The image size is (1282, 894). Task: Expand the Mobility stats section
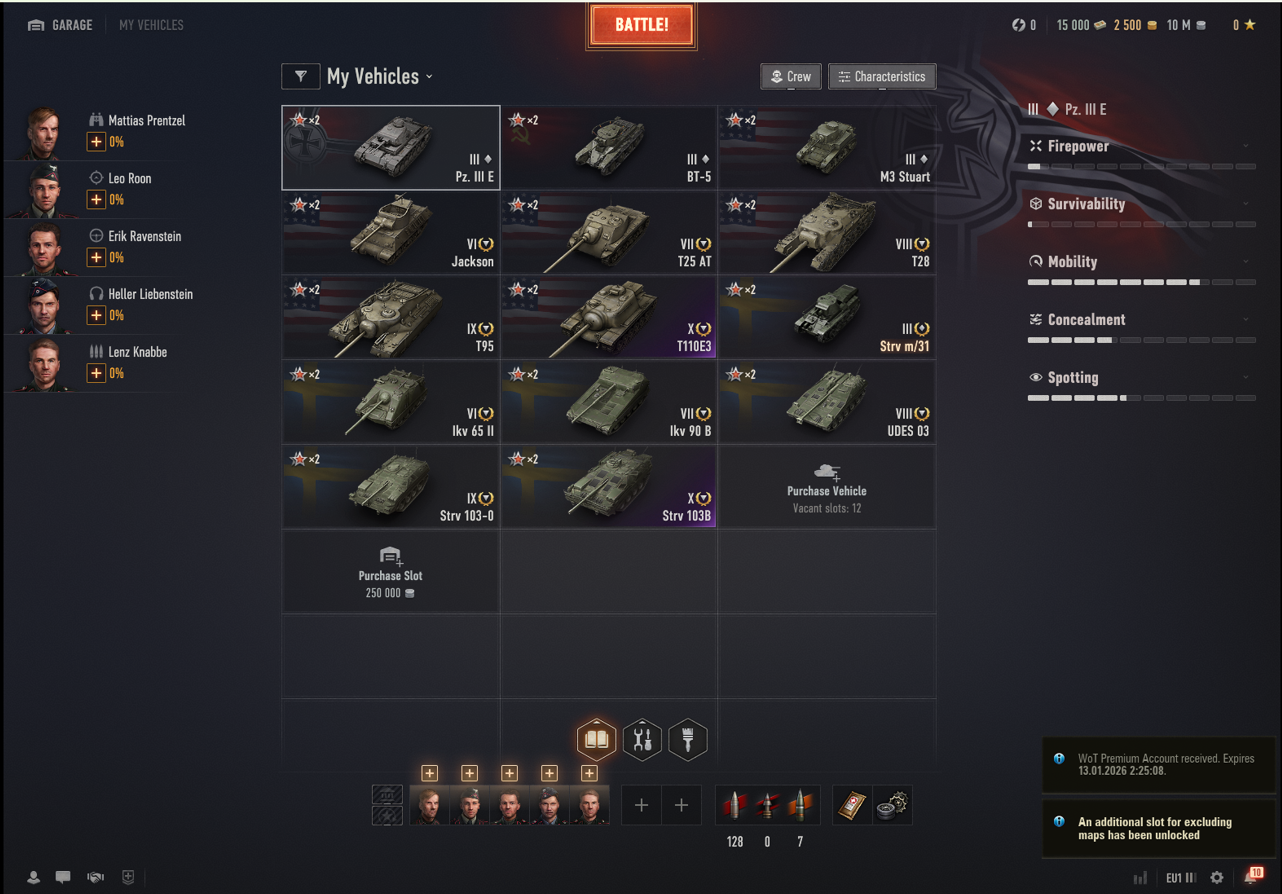(1140, 262)
